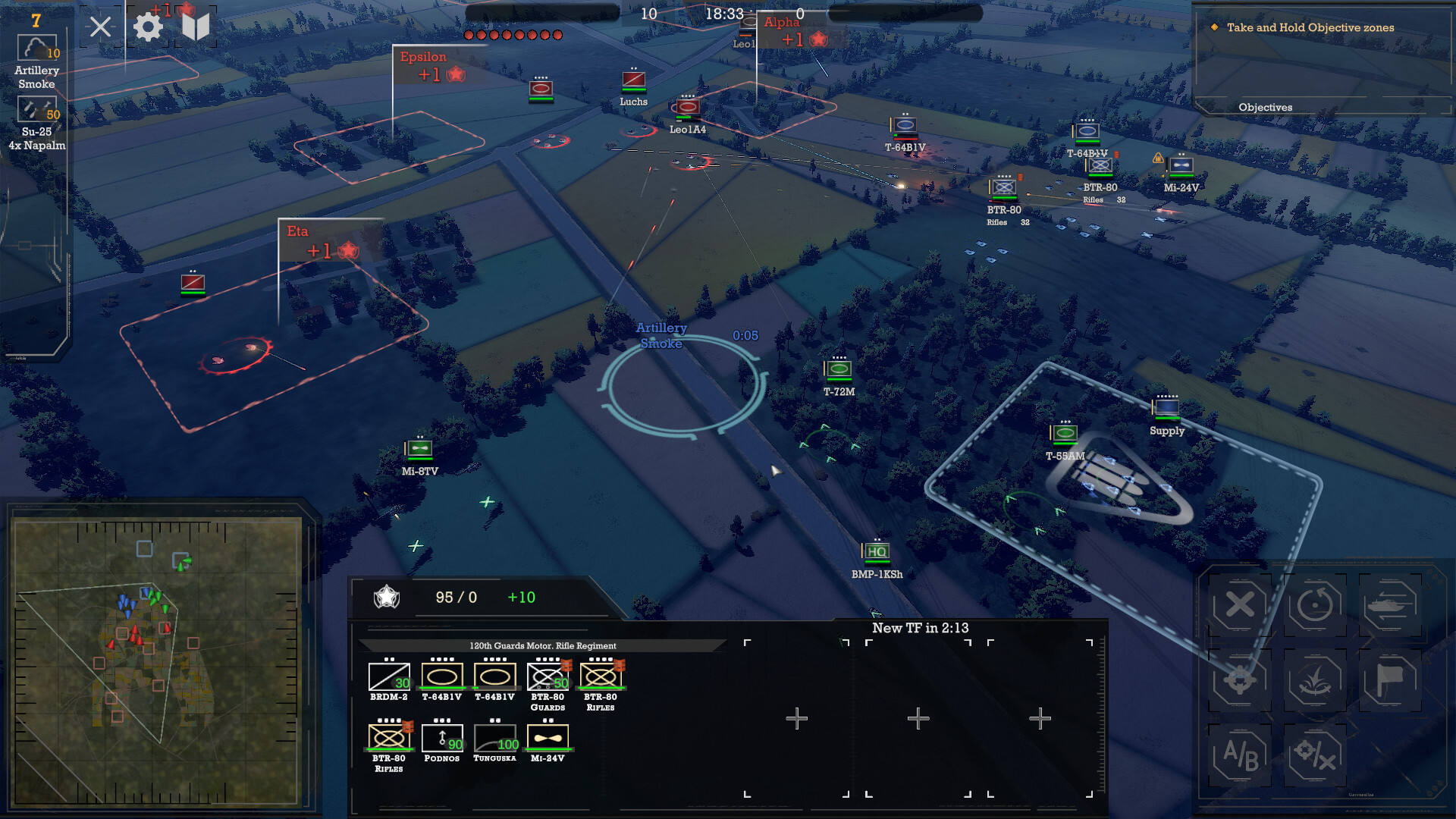Select the BMP-1KSh HQ unit marker
This screenshot has width=1456, height=819.
(x=877, y=552)
